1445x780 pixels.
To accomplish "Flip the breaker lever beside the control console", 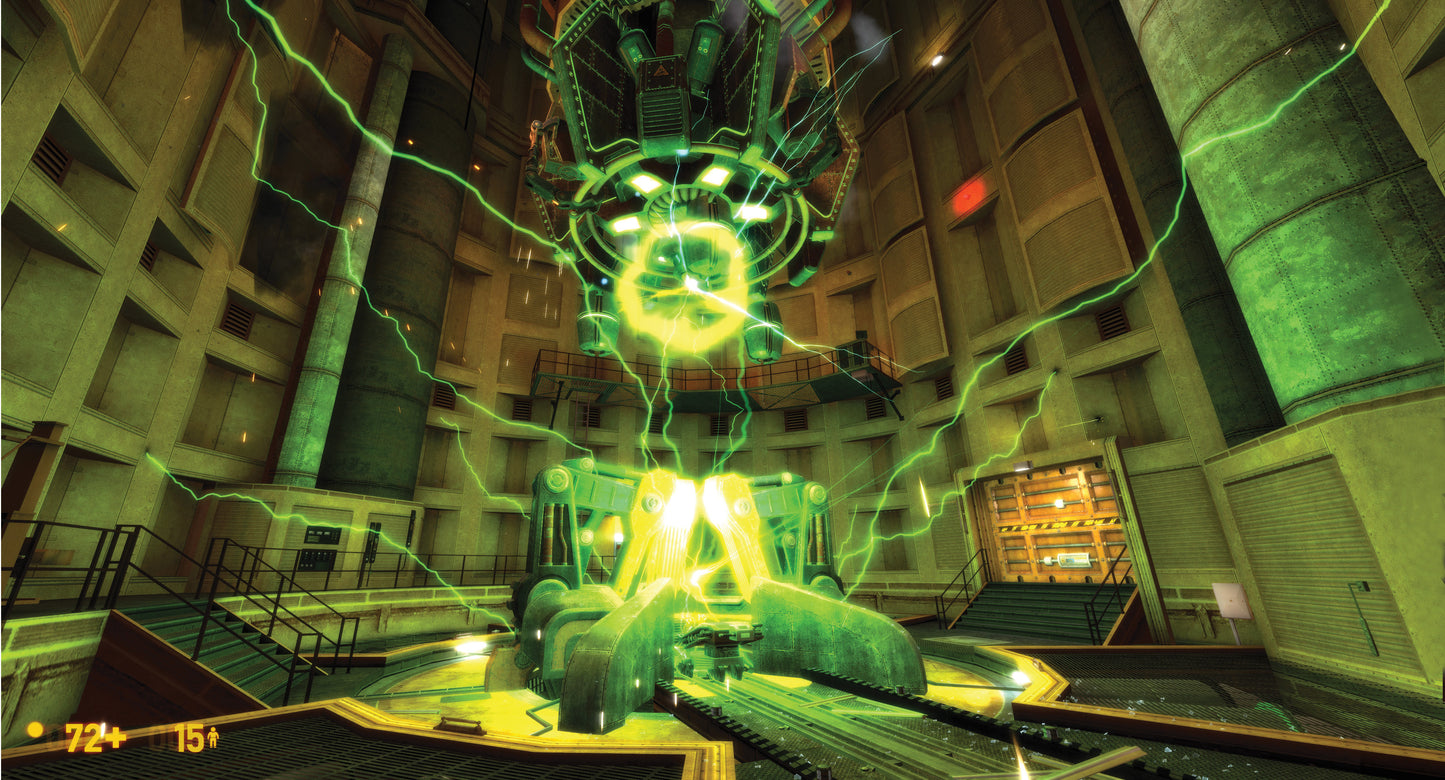I will 375,542.
